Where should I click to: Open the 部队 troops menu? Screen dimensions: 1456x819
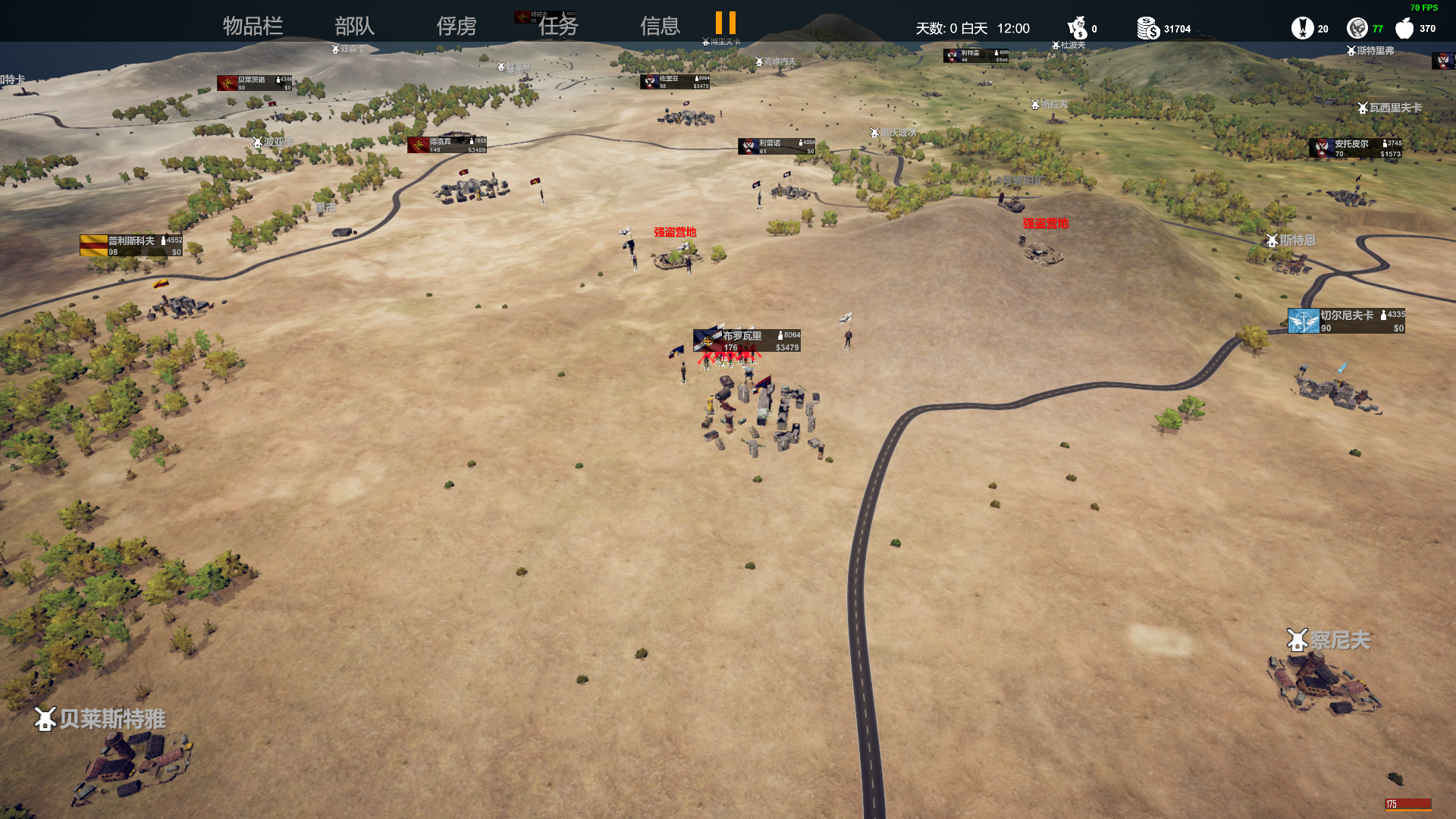pyautogui.click(x=354, y=27)
